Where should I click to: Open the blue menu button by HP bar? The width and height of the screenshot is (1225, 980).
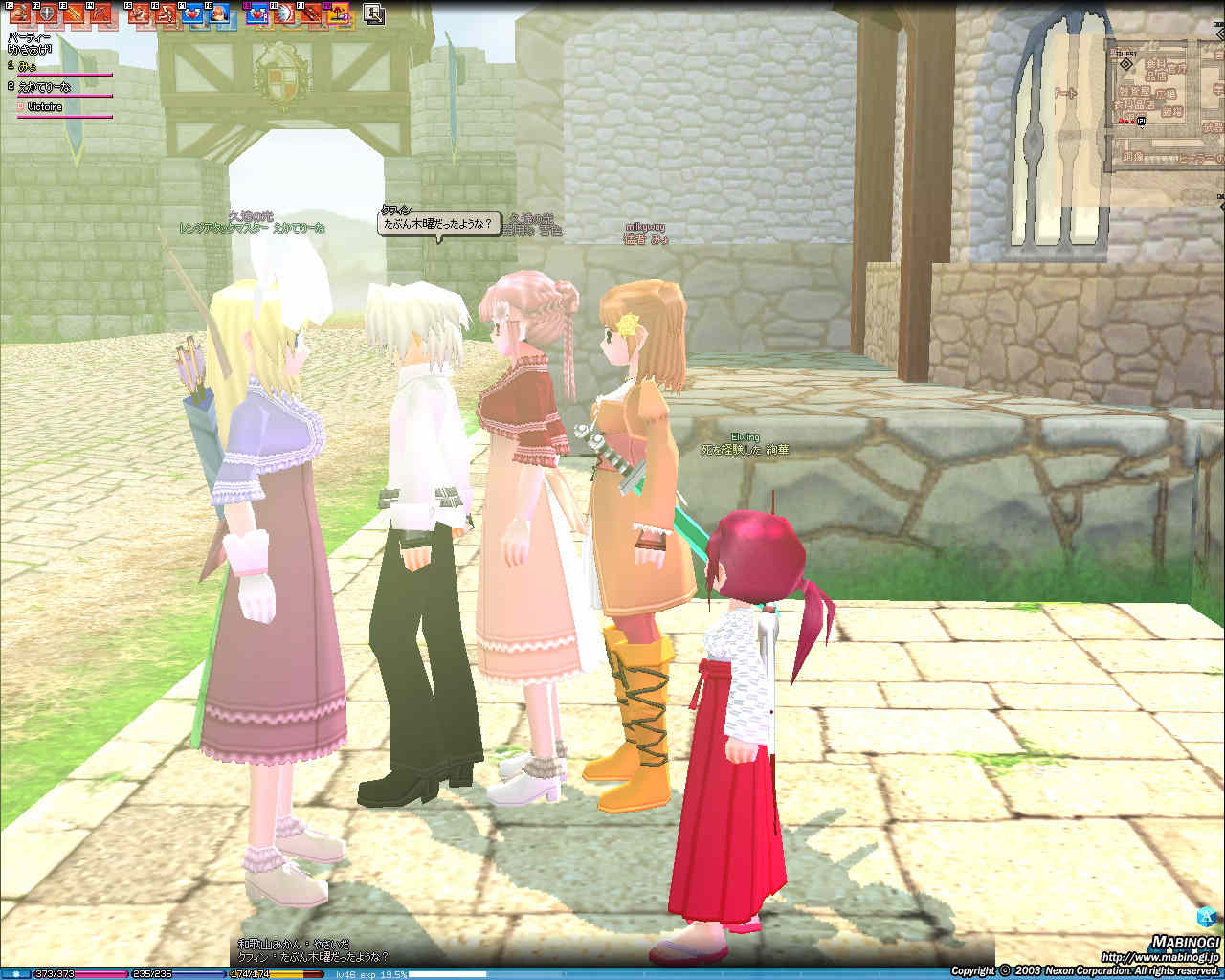pos(16,973)
